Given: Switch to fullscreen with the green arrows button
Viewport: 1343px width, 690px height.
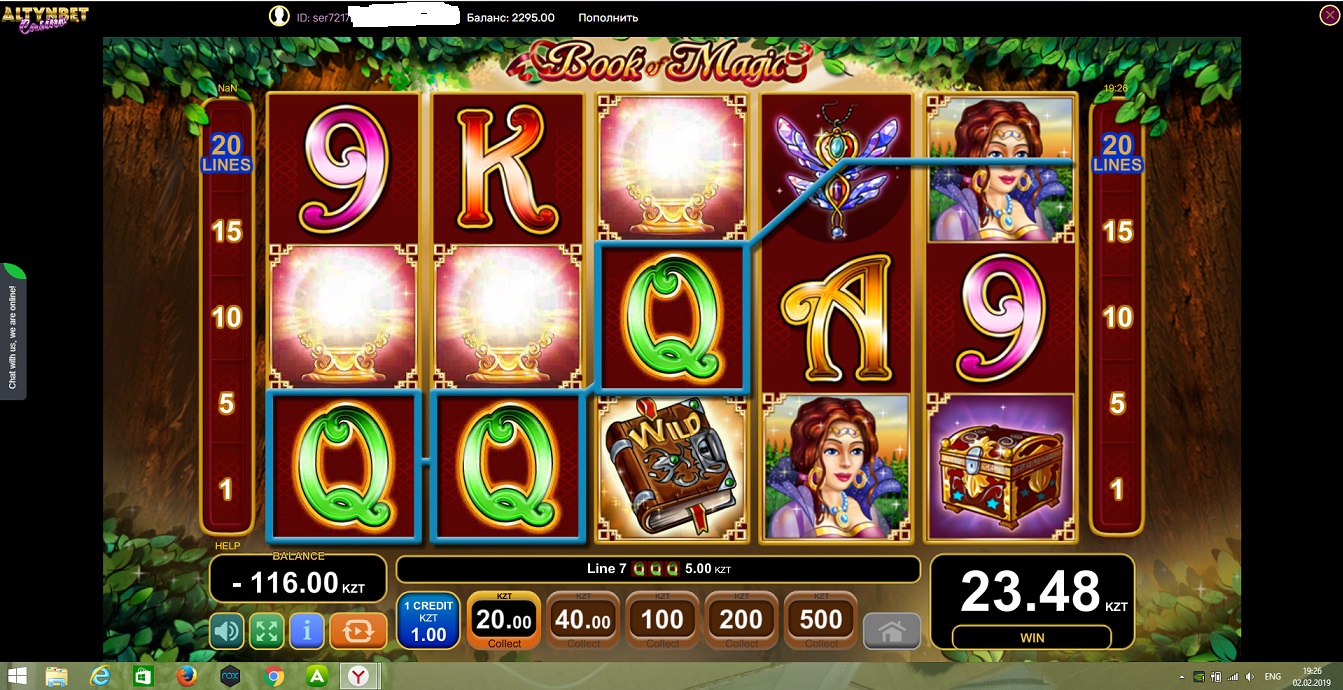Looking at the screenshot, I should (267, 631).
